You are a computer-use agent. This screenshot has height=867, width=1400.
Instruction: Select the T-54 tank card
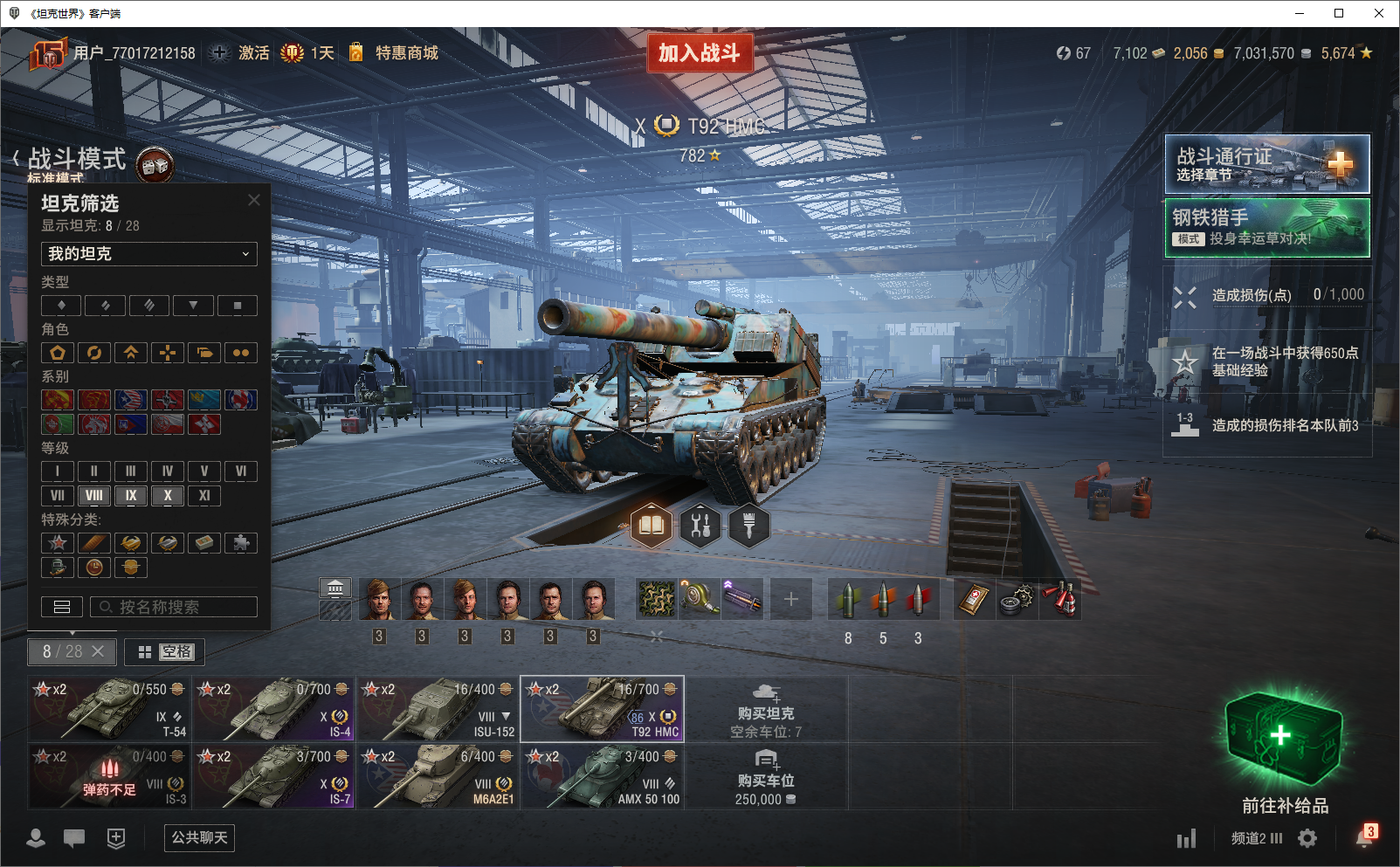pyautogui.click(x=109, y=708)
